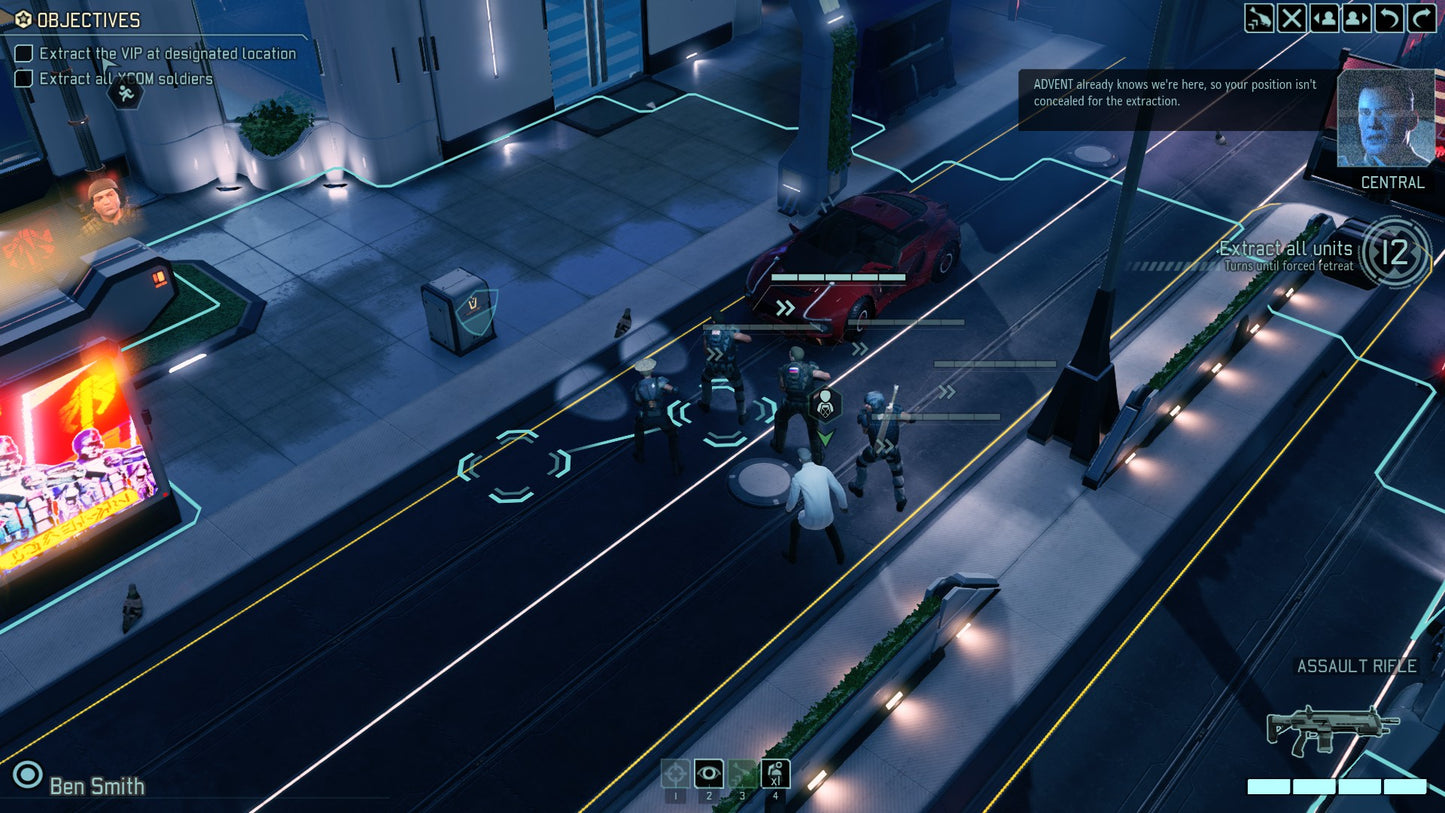Viewport: 1445px width, 813px height.
Task: Rotate the camera left with the curved arrow
Action: click(x=1389, y=18)
